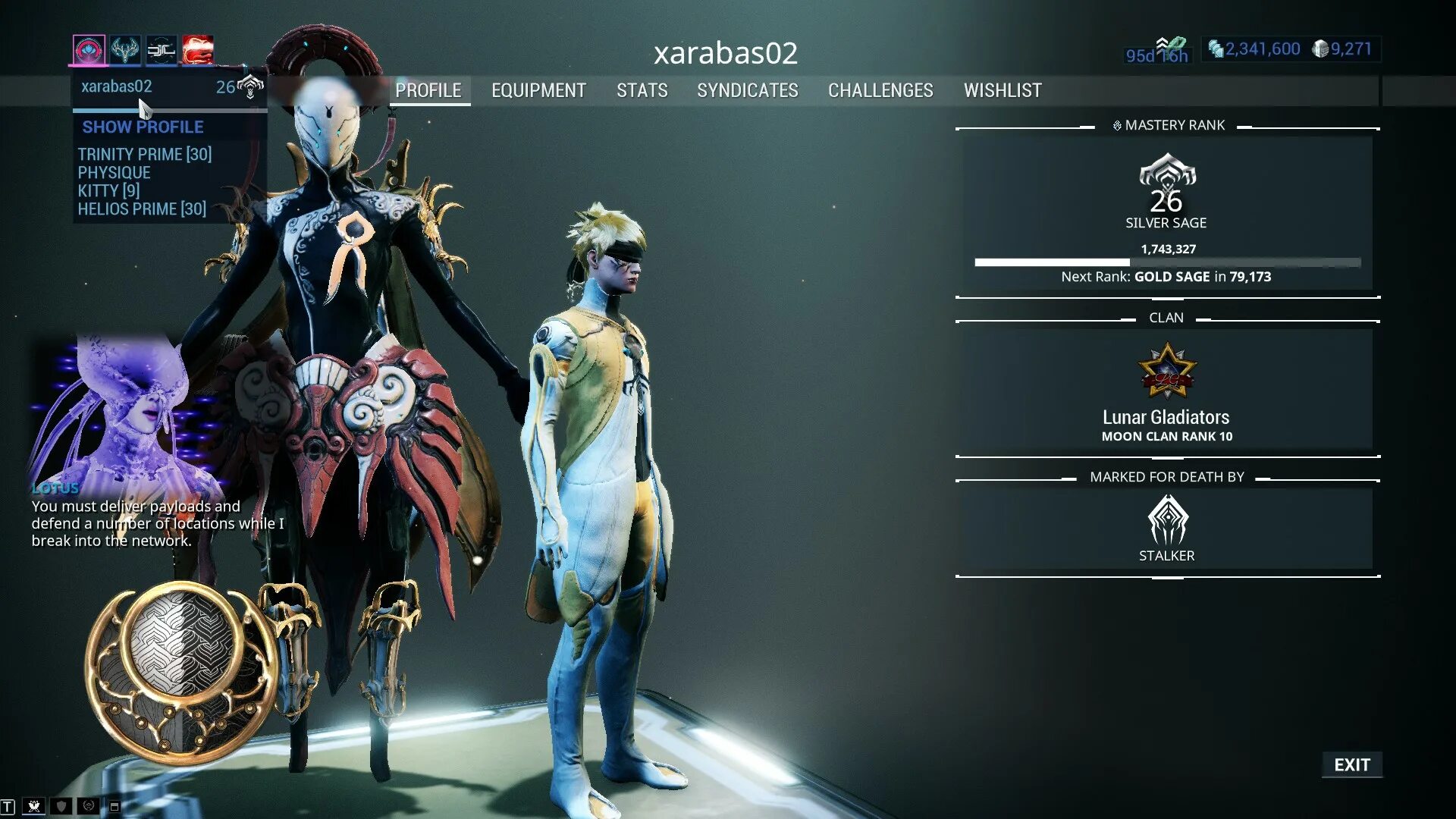Viewport: 1456px width, 819px height.
Task: Choose Show Profile in the player popup
Action: click(143, 127)
